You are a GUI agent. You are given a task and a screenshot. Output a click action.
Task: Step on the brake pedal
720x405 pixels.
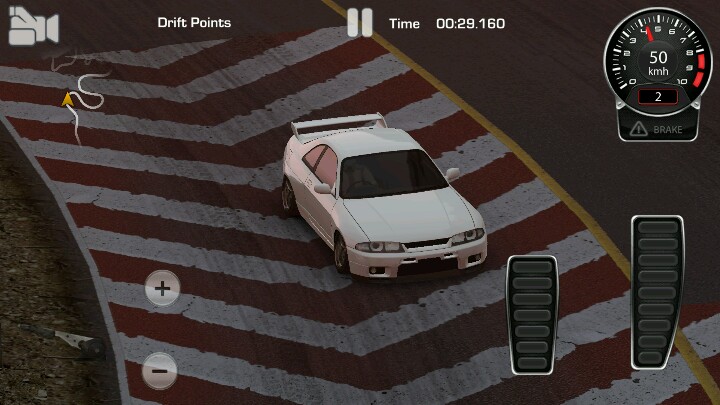point(532,315)
